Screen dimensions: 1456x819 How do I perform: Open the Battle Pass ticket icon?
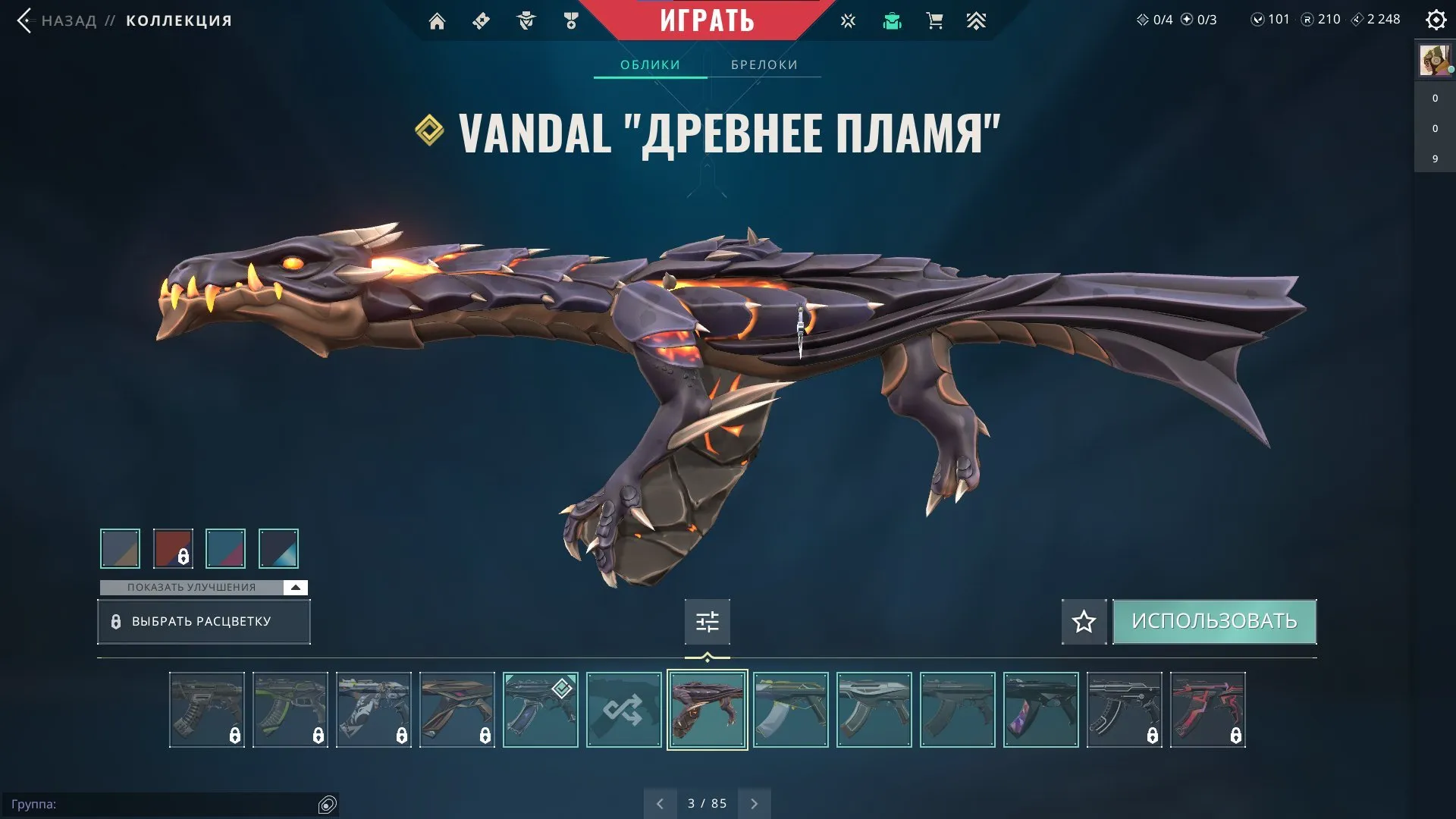(x=480, y=21)
